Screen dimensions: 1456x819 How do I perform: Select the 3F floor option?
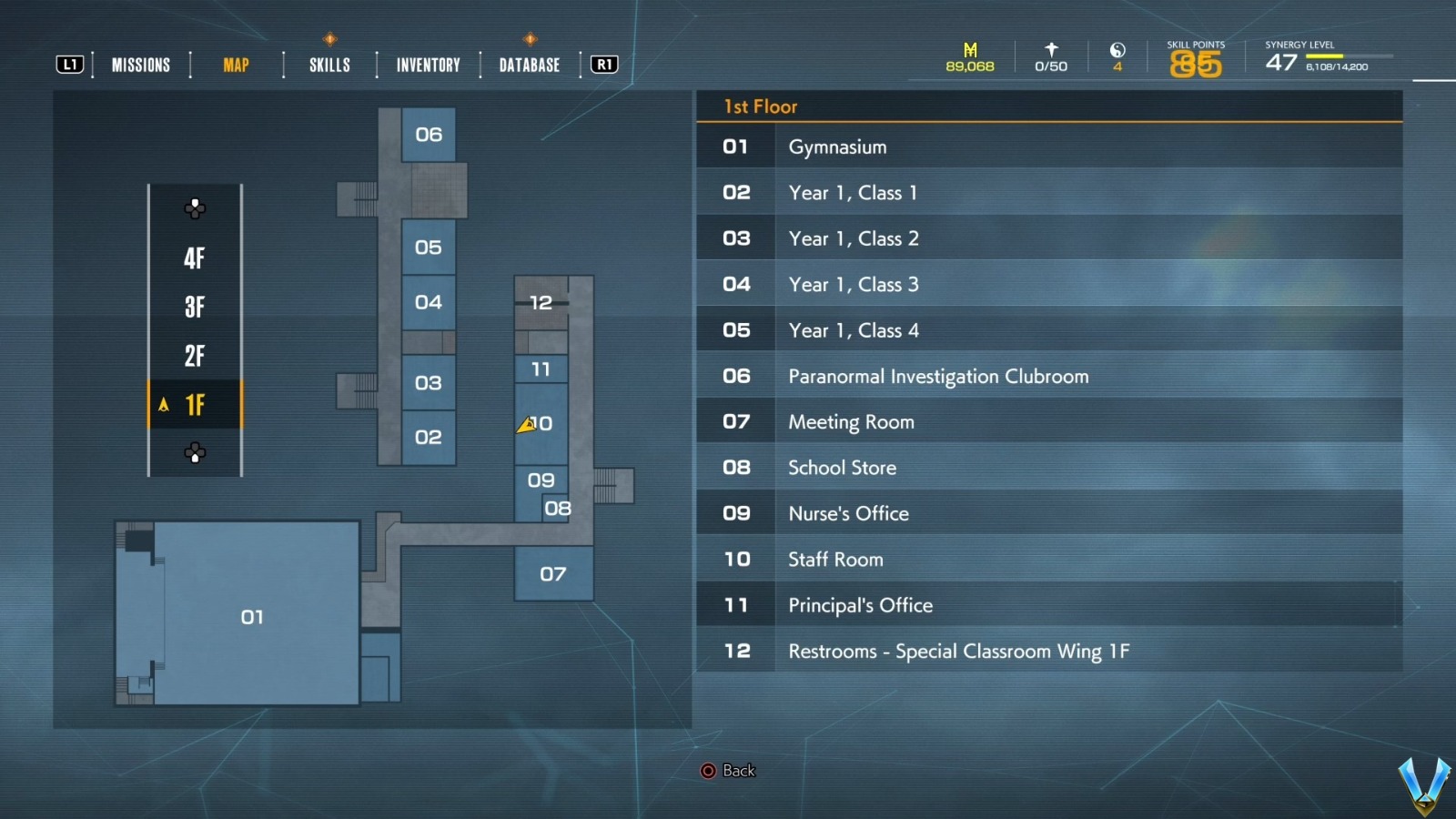(x=195, y=308)
